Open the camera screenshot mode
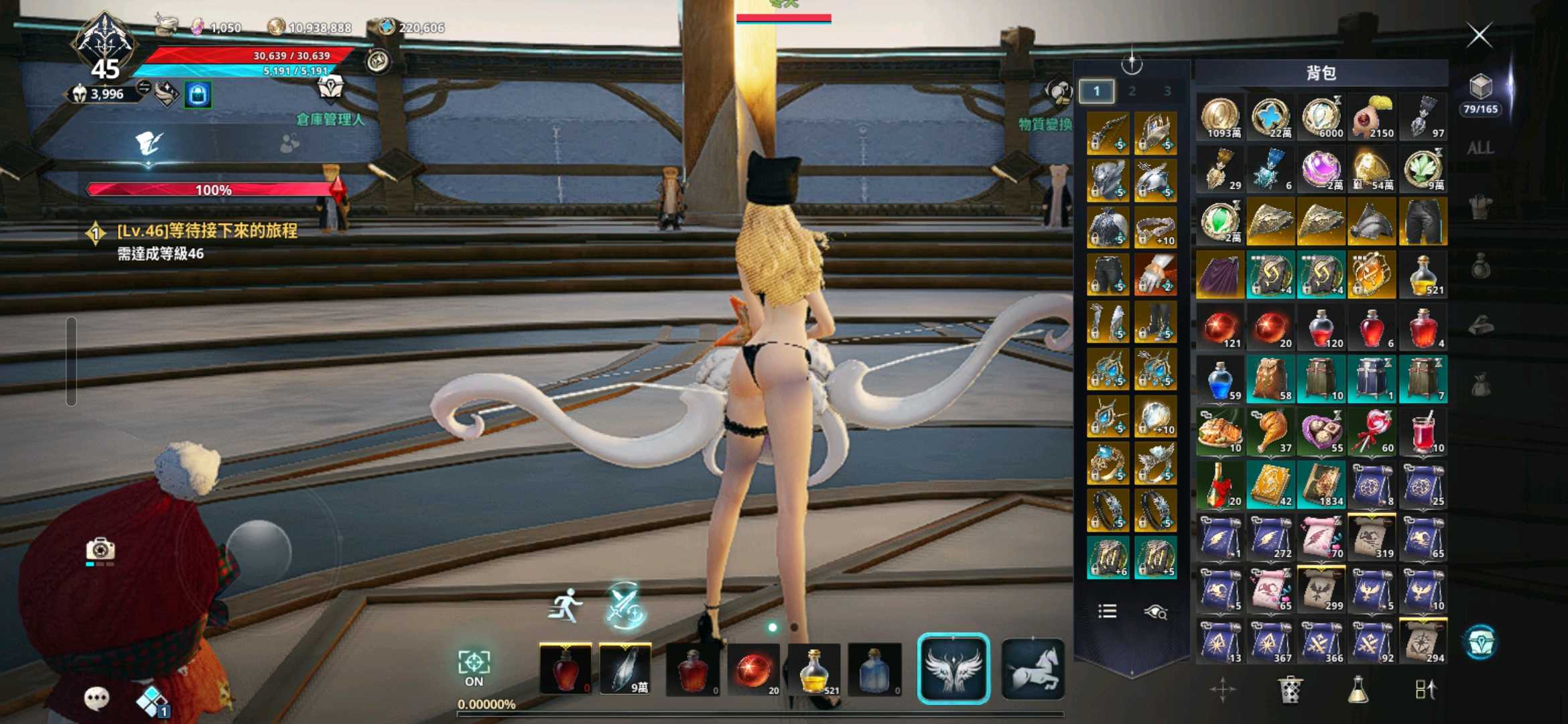The image size is (1568, 724). coord(101,550)
